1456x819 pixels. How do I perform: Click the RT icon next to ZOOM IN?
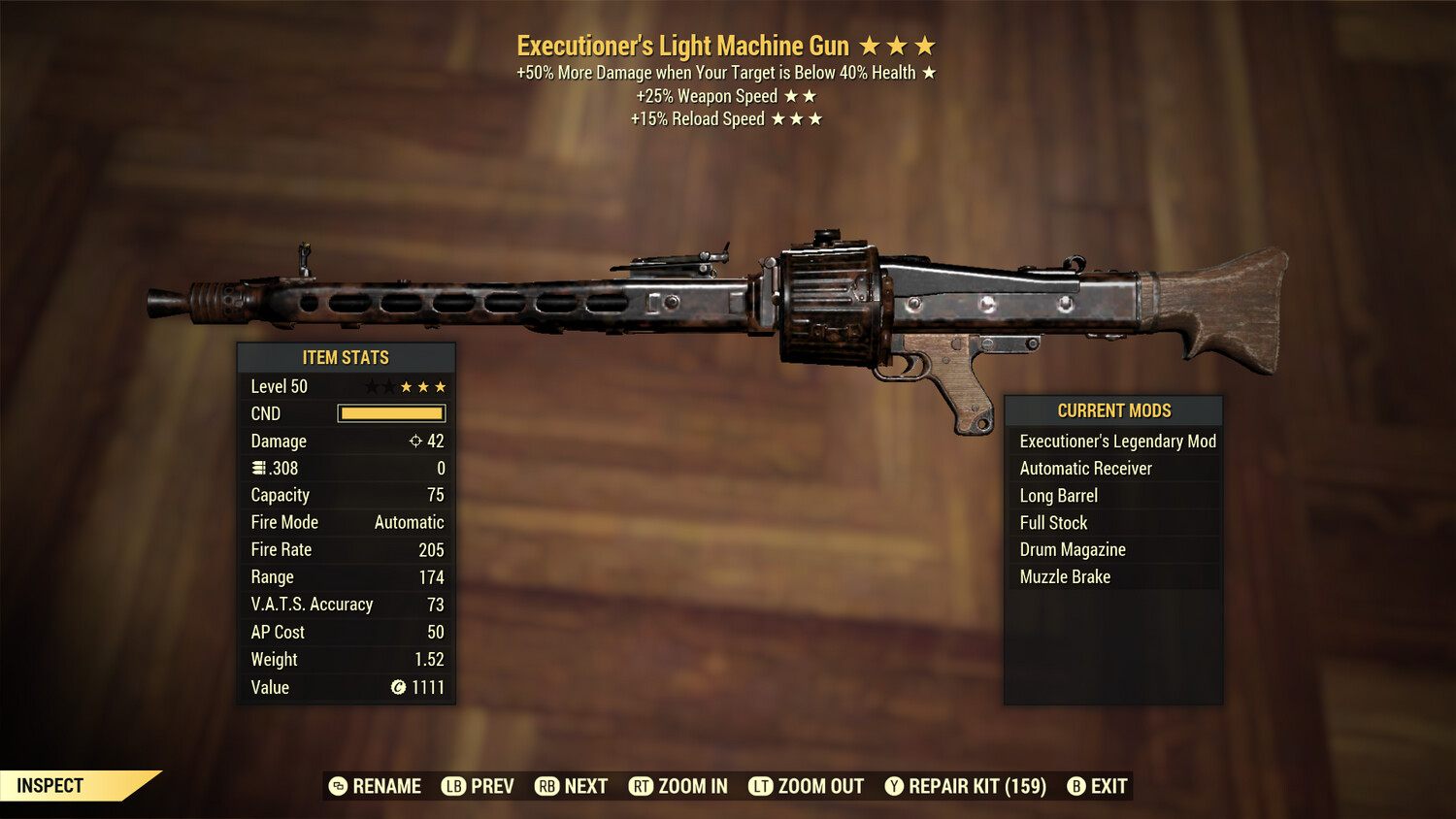(x=642, y=786)
